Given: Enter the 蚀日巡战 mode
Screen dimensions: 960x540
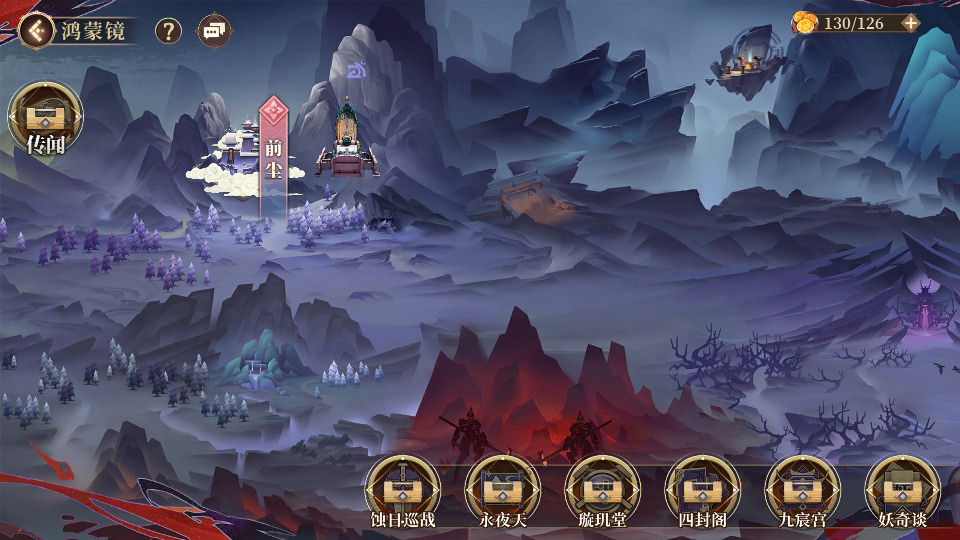Looking at the screenshot, I should pyautogui.click(x=402, y=492).
